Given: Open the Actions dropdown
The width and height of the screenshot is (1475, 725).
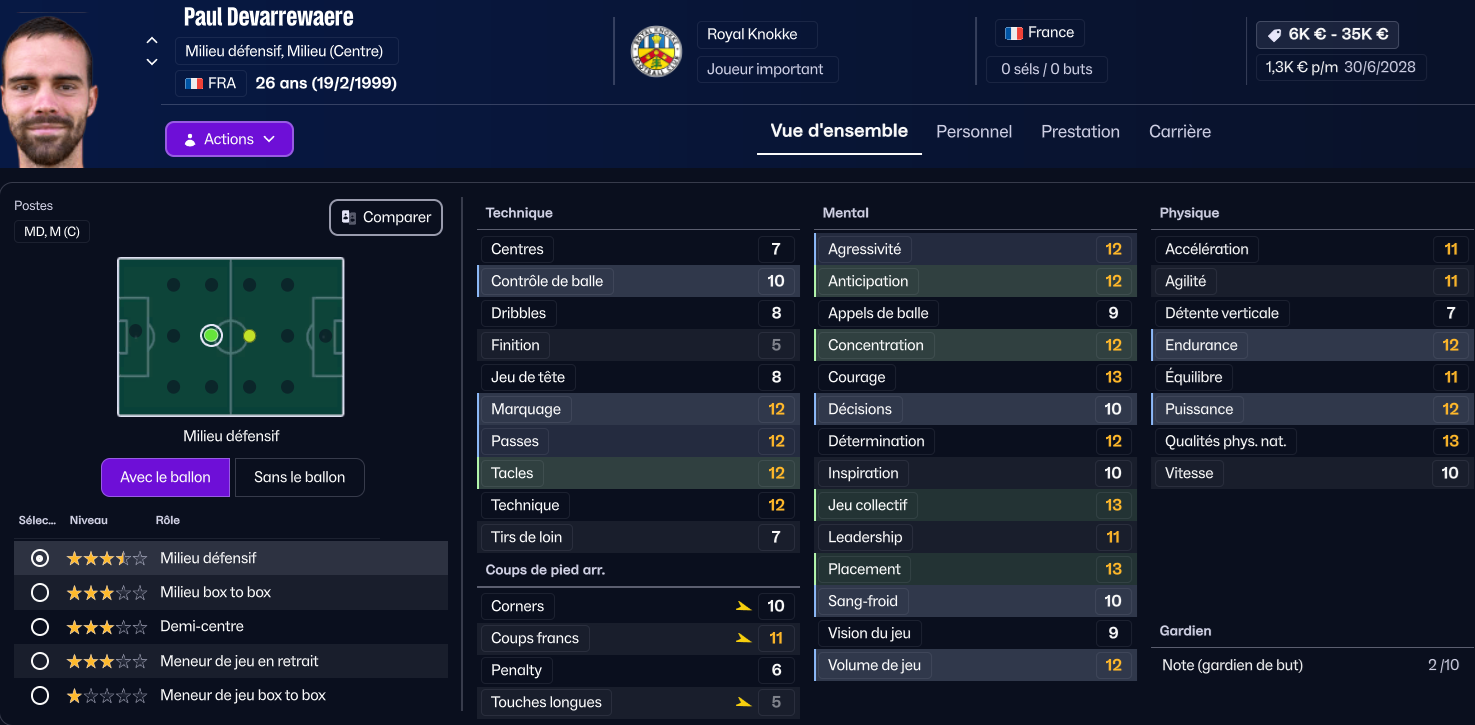Looking at the screenshot, I should 229,139.
